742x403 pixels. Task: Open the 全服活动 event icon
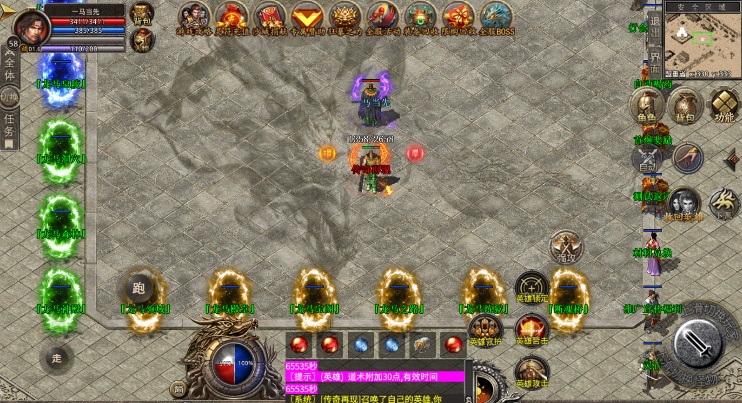point(382,17)
